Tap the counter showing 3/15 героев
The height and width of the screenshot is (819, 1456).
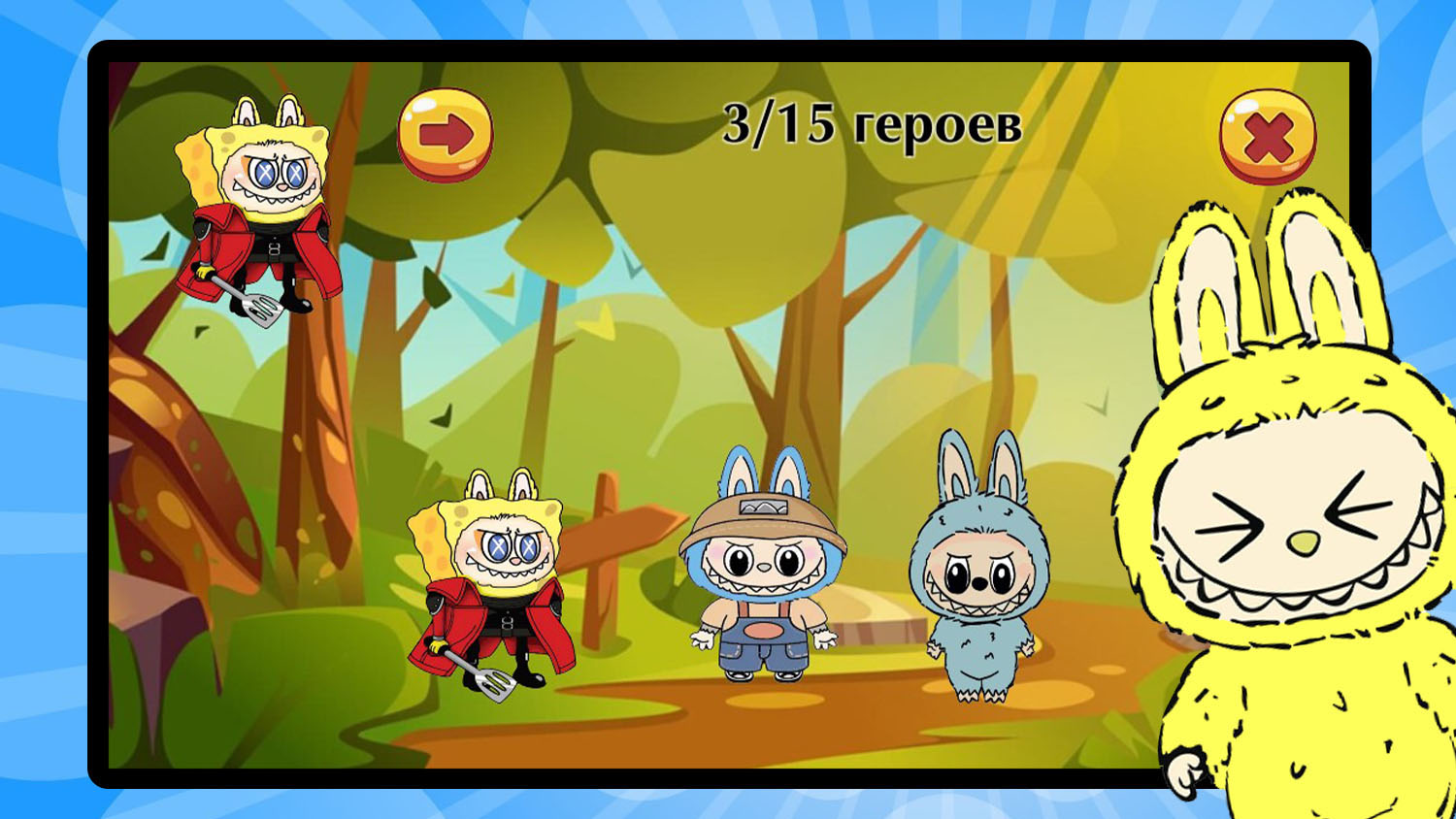tap(874, 124)
